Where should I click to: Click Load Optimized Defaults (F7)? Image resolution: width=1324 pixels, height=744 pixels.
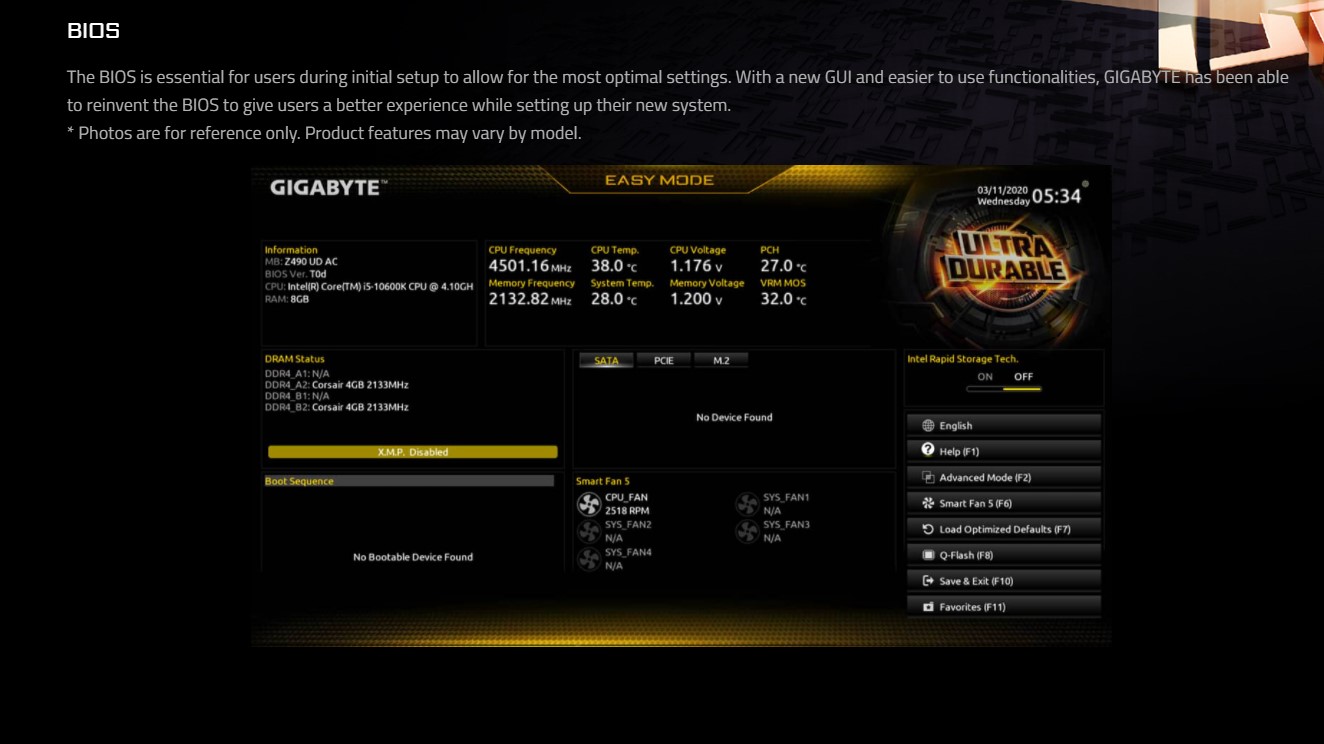coord(1003,527)
